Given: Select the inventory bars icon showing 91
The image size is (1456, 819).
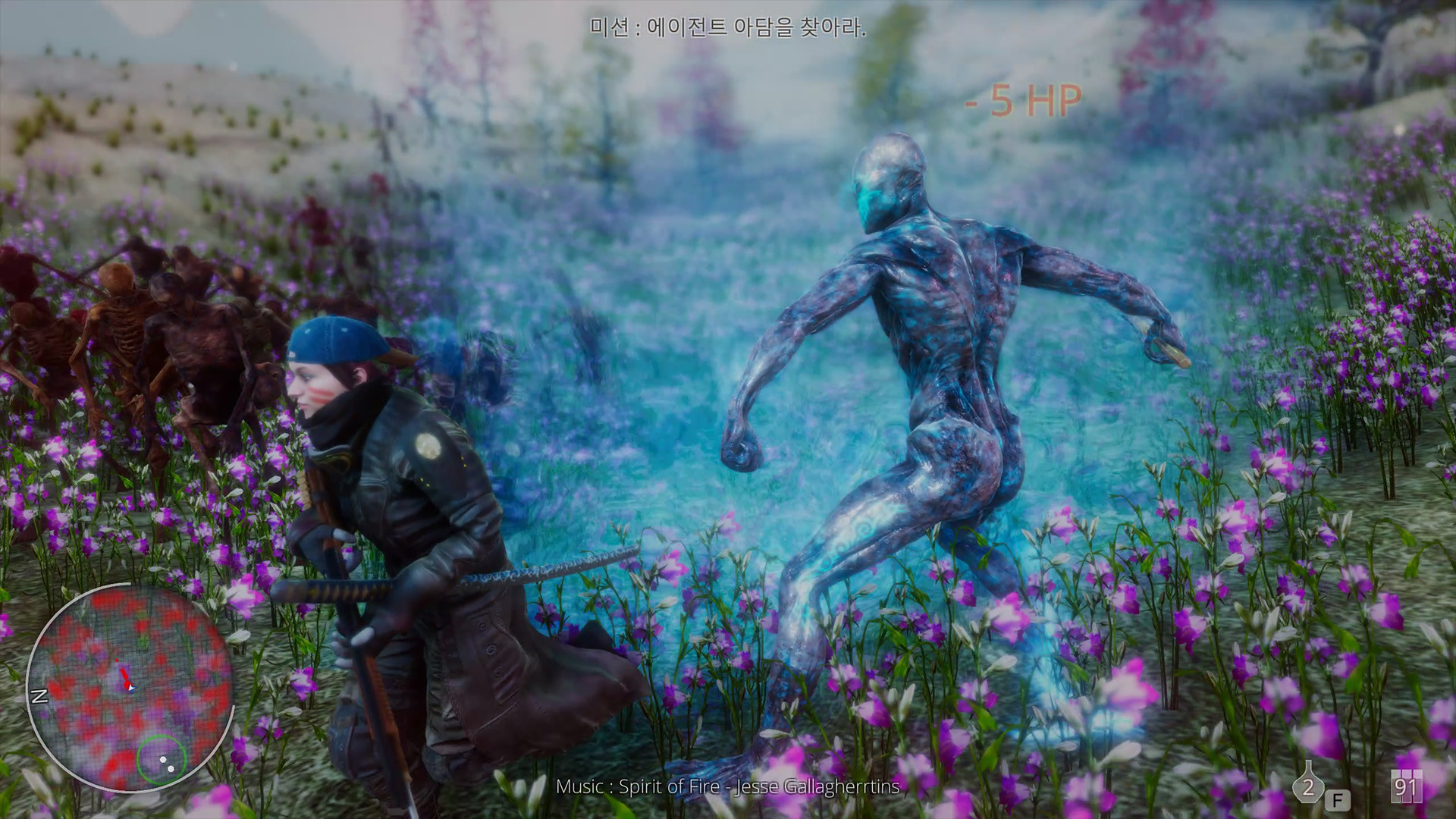Looking at the screenshot, I should click(x=1406, y=786).
